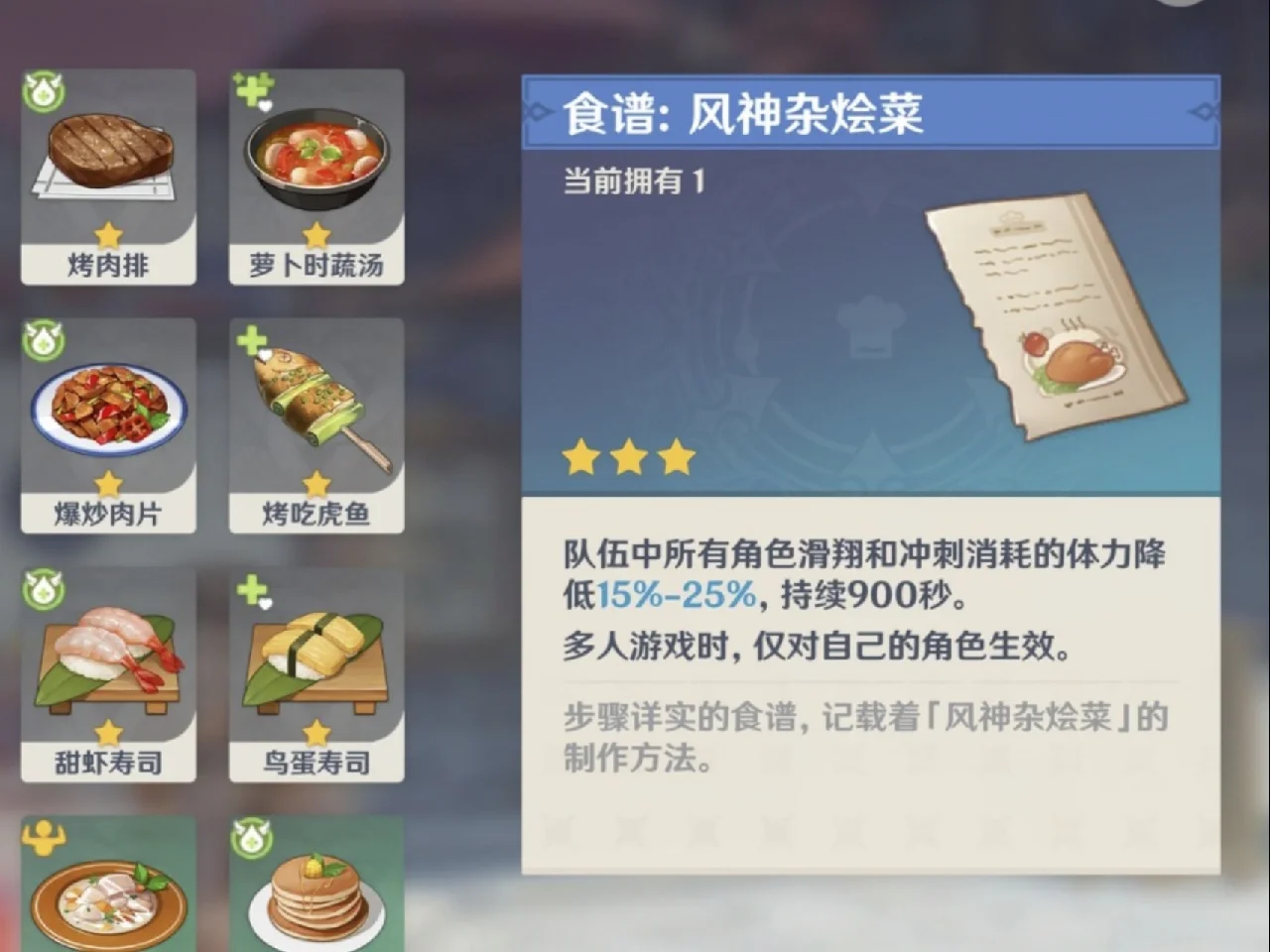The width and height of the screenshot is (1270, 952).
Task: Click the 当前拥有 1 owned count label
Action: click(x=635, y=178)
